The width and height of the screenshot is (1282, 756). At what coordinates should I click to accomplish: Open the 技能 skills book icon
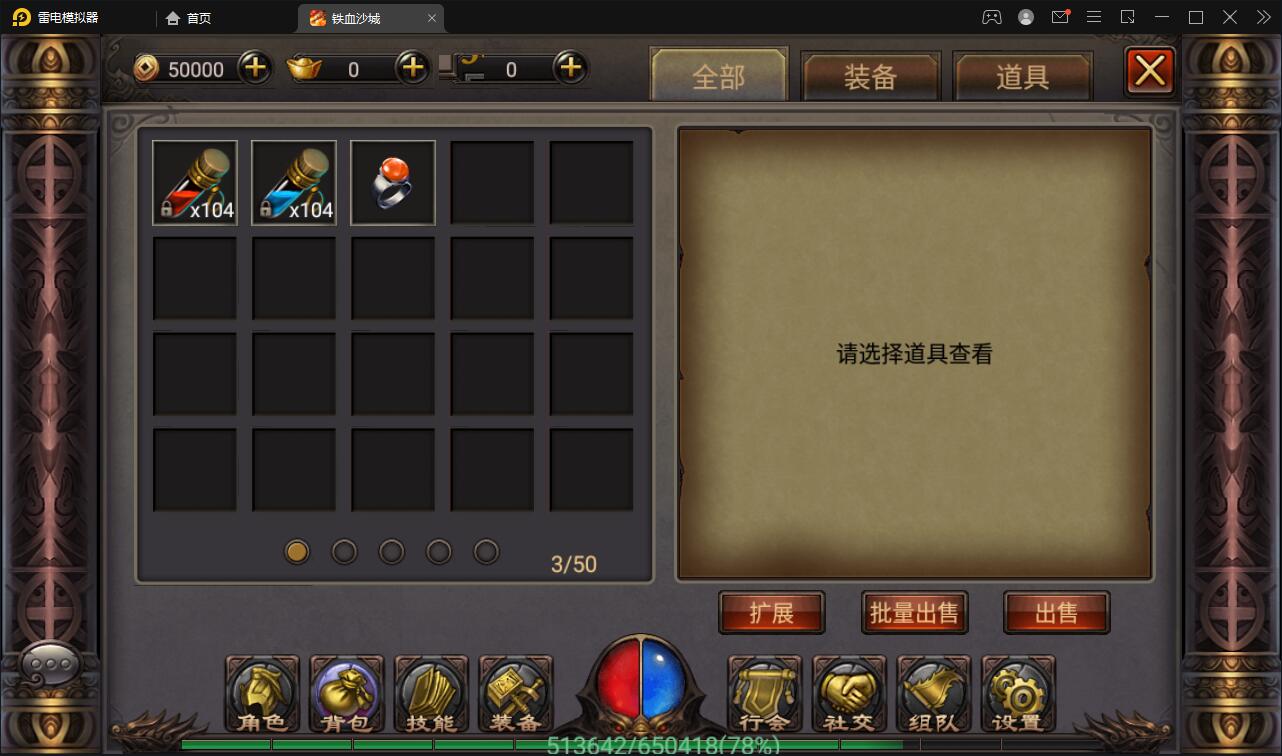(x=430, y=693)
